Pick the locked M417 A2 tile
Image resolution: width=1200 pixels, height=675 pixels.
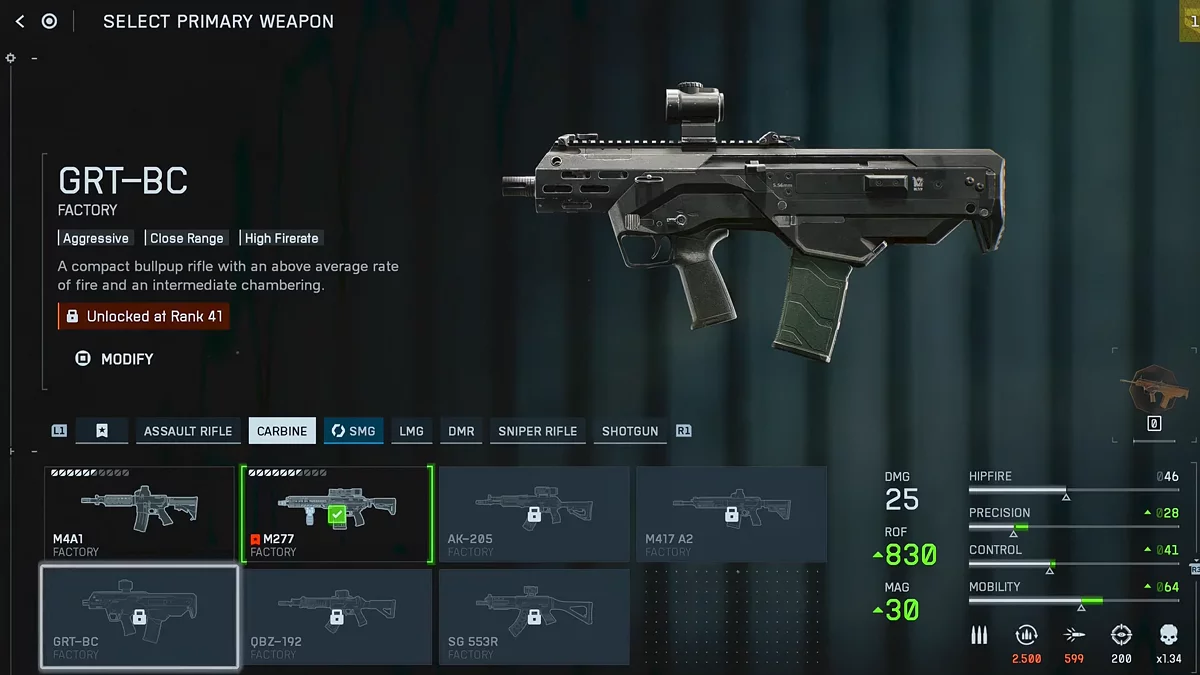731,513
